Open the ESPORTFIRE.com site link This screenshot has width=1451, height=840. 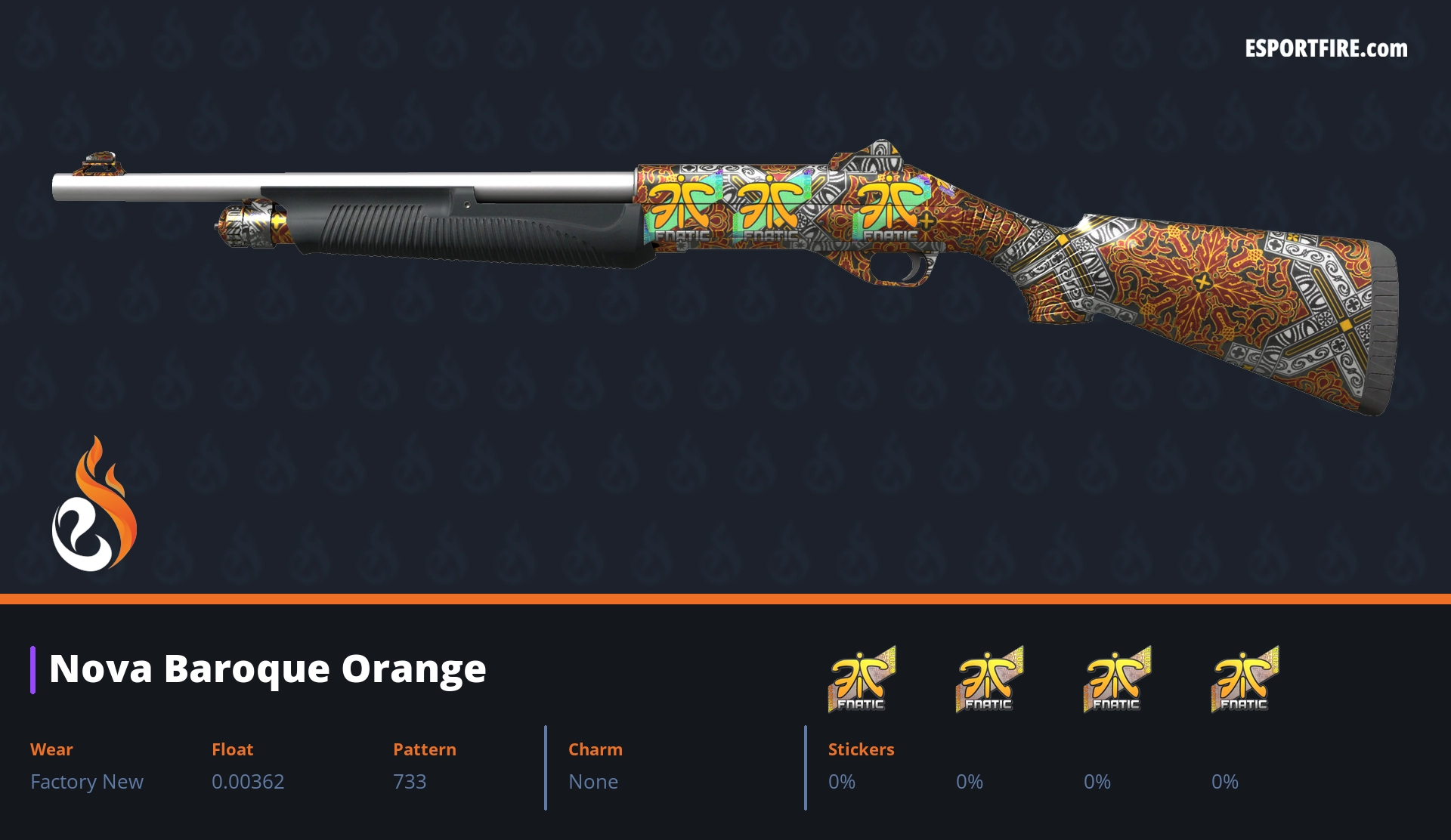click(x=1326, y=49)
